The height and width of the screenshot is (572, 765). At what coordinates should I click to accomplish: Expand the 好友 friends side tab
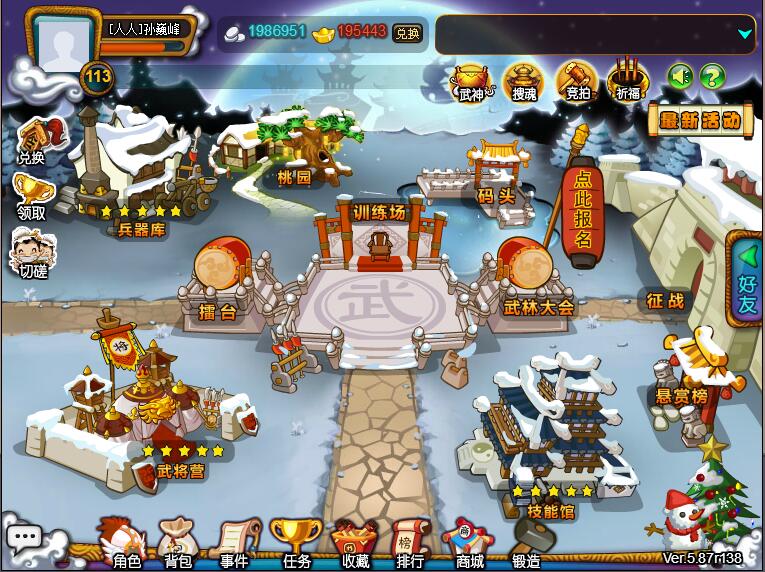pyautogui.click(x=748, y=280)
